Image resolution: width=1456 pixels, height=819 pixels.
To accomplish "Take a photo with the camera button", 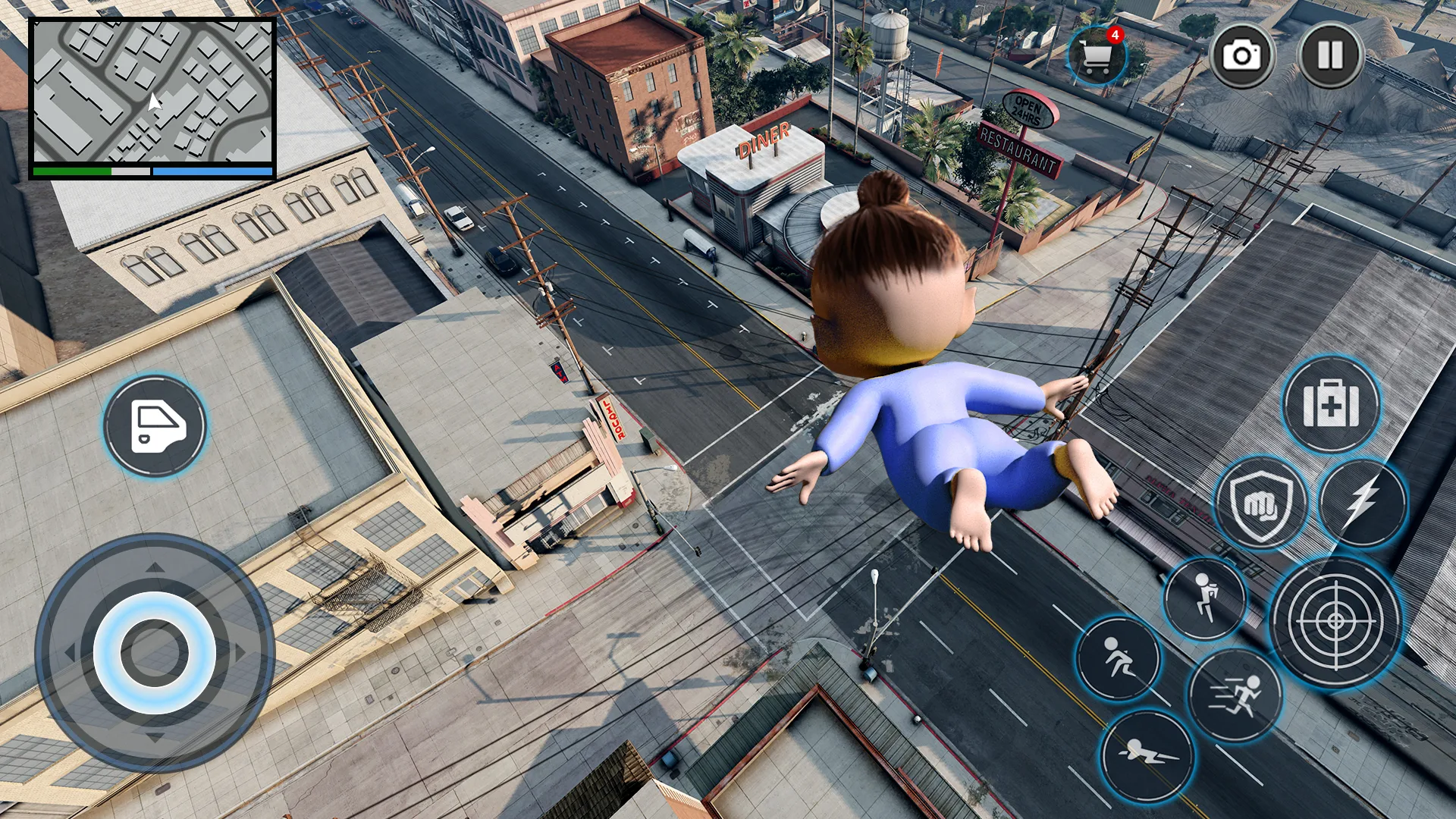I will click(1242, 53).
